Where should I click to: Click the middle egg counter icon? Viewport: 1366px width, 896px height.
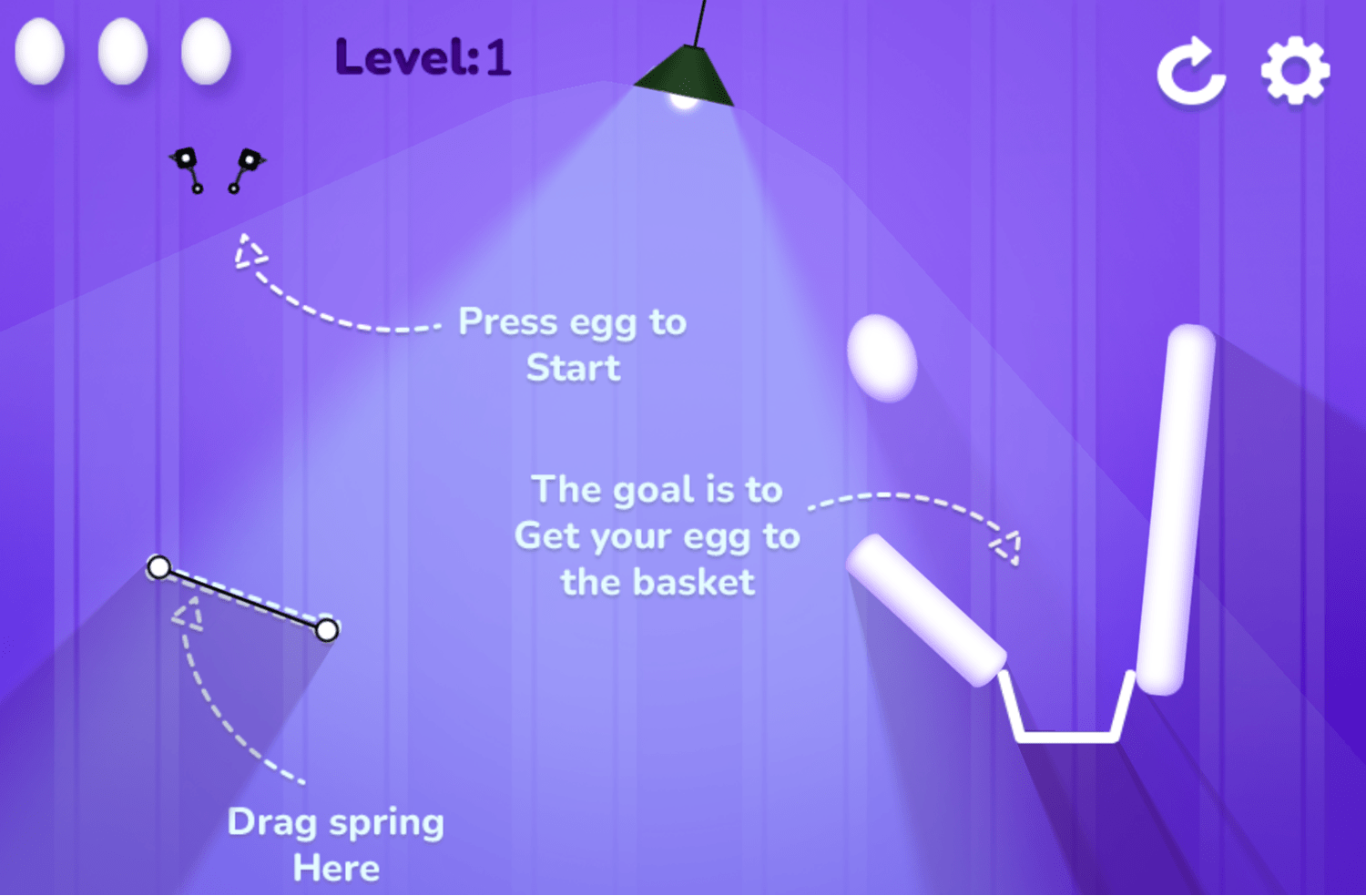121,52
